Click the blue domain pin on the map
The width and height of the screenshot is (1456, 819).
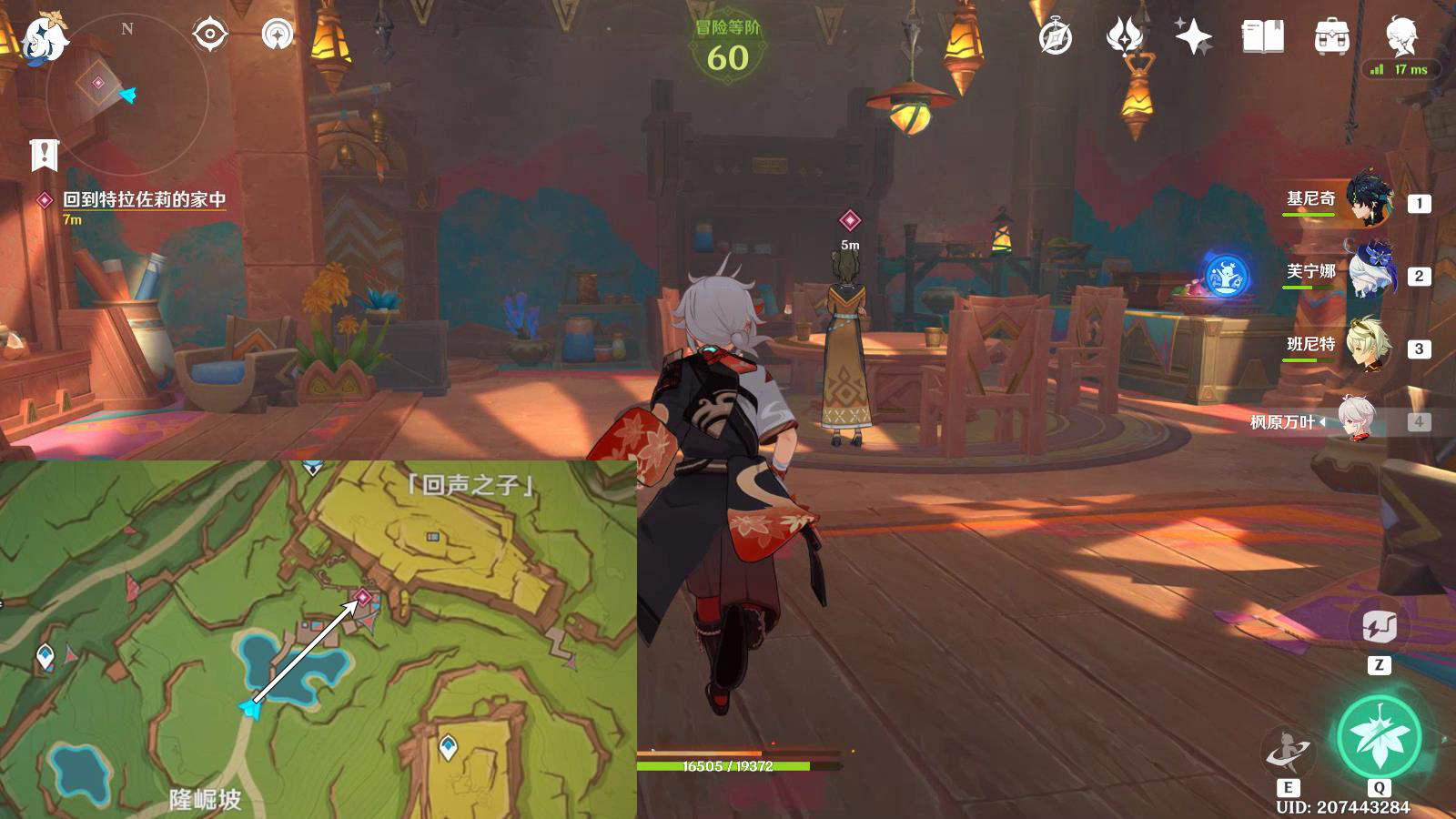click(448, 746)
